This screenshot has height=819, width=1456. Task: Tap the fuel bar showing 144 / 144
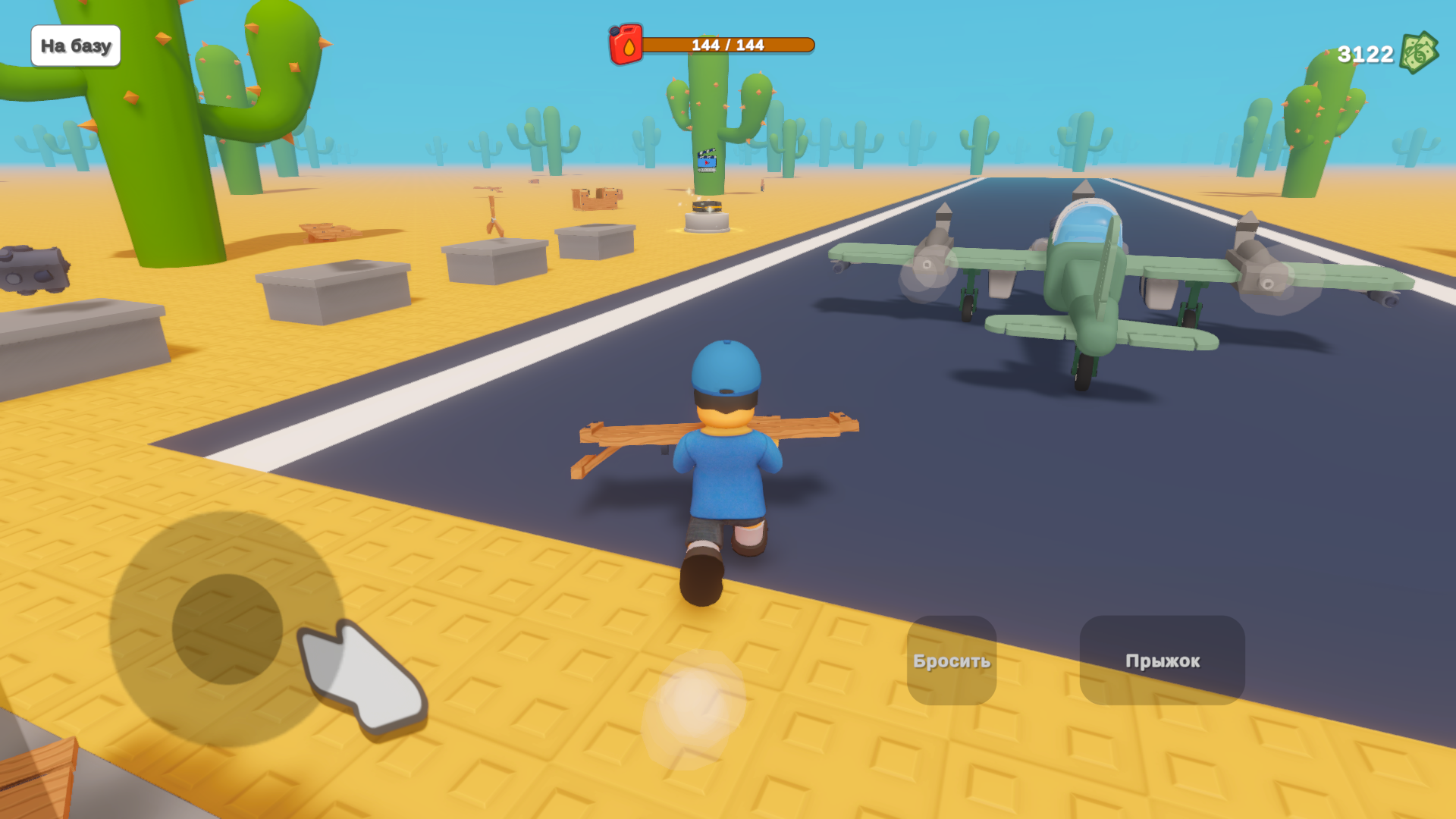(x=732, y=45)
